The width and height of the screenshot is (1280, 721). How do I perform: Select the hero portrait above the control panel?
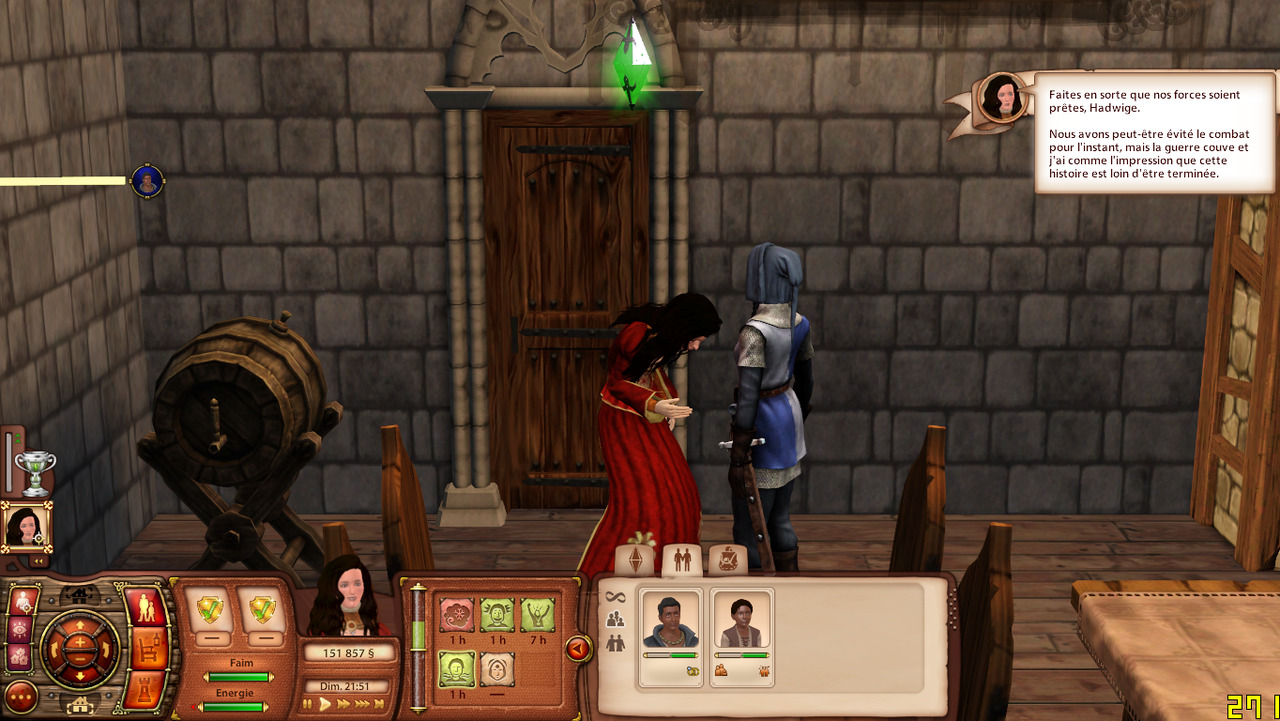click(24, 526)
